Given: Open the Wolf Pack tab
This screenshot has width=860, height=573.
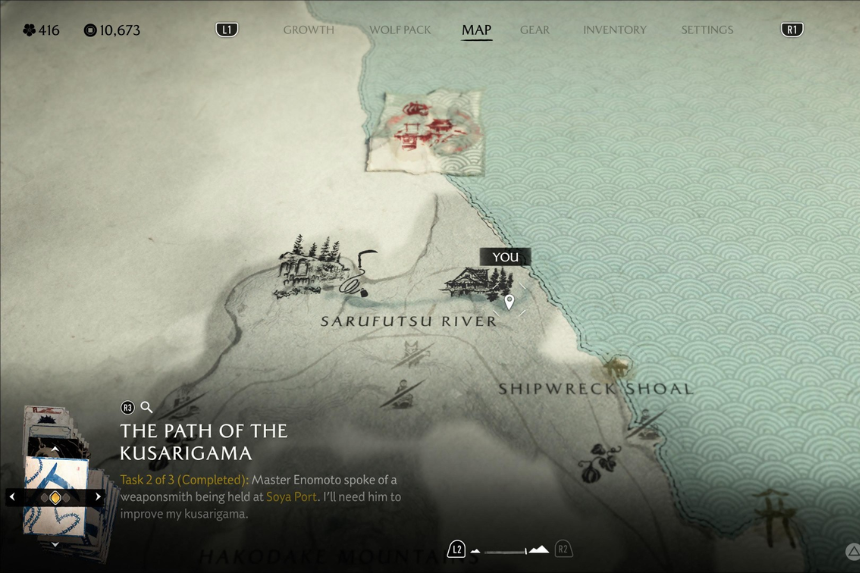Looking at the screenshot, I should click(400, 30).
